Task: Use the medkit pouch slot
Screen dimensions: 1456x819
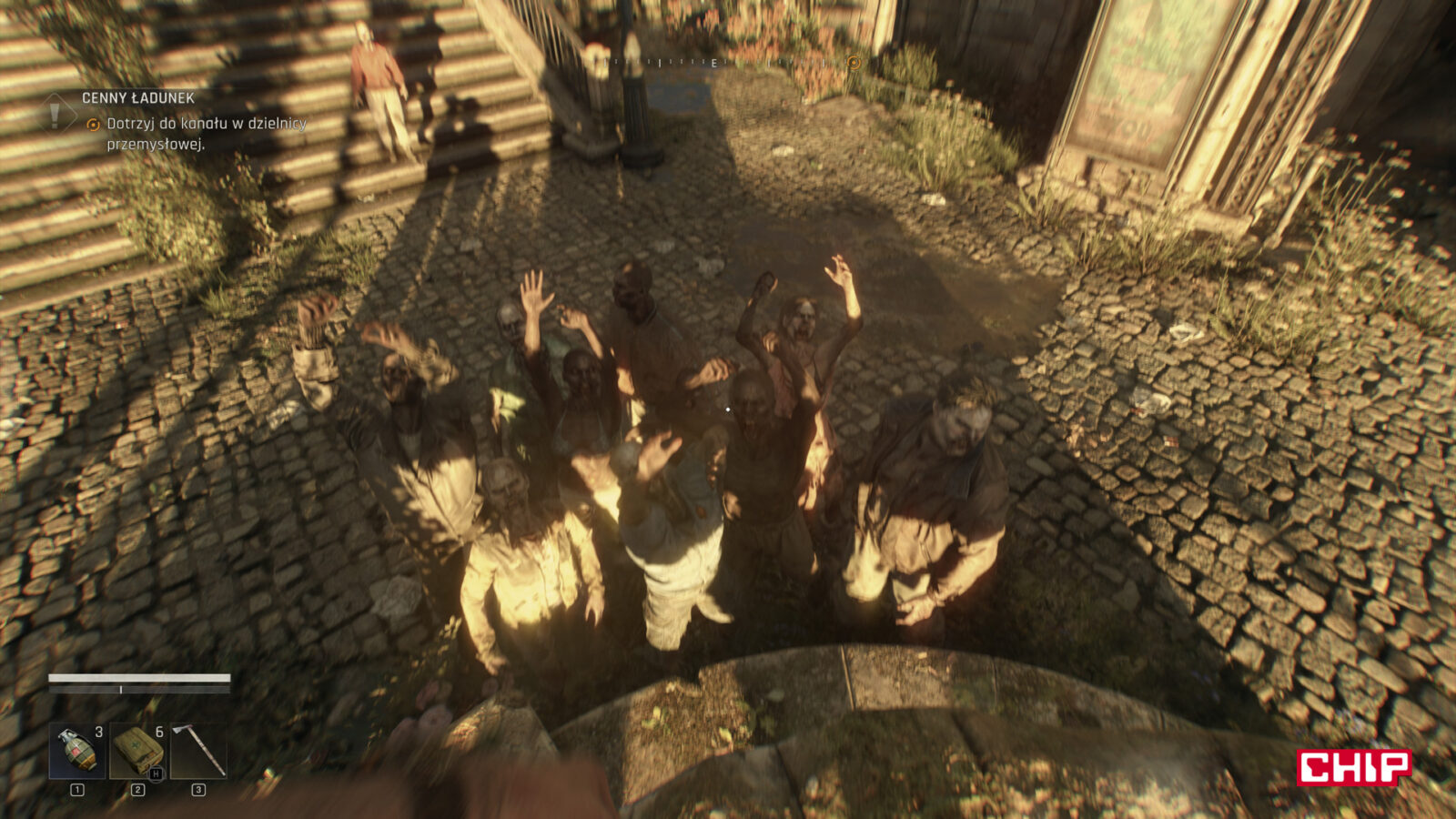Action: coord(137,751)
